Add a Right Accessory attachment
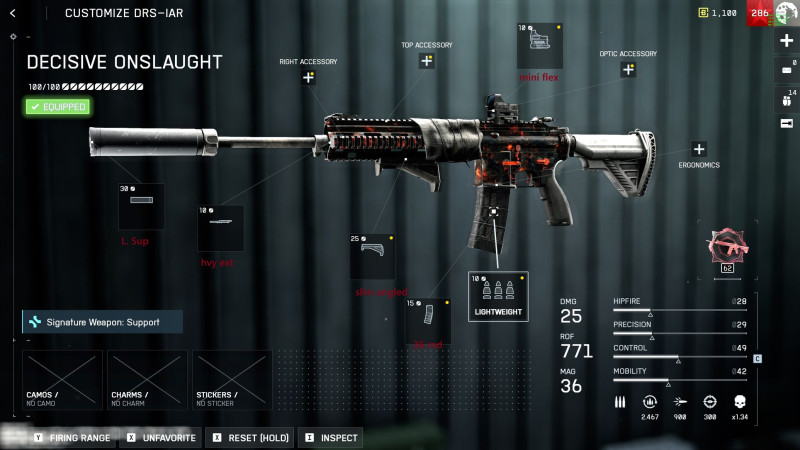 pyautogui.click(x=308, y=78)
